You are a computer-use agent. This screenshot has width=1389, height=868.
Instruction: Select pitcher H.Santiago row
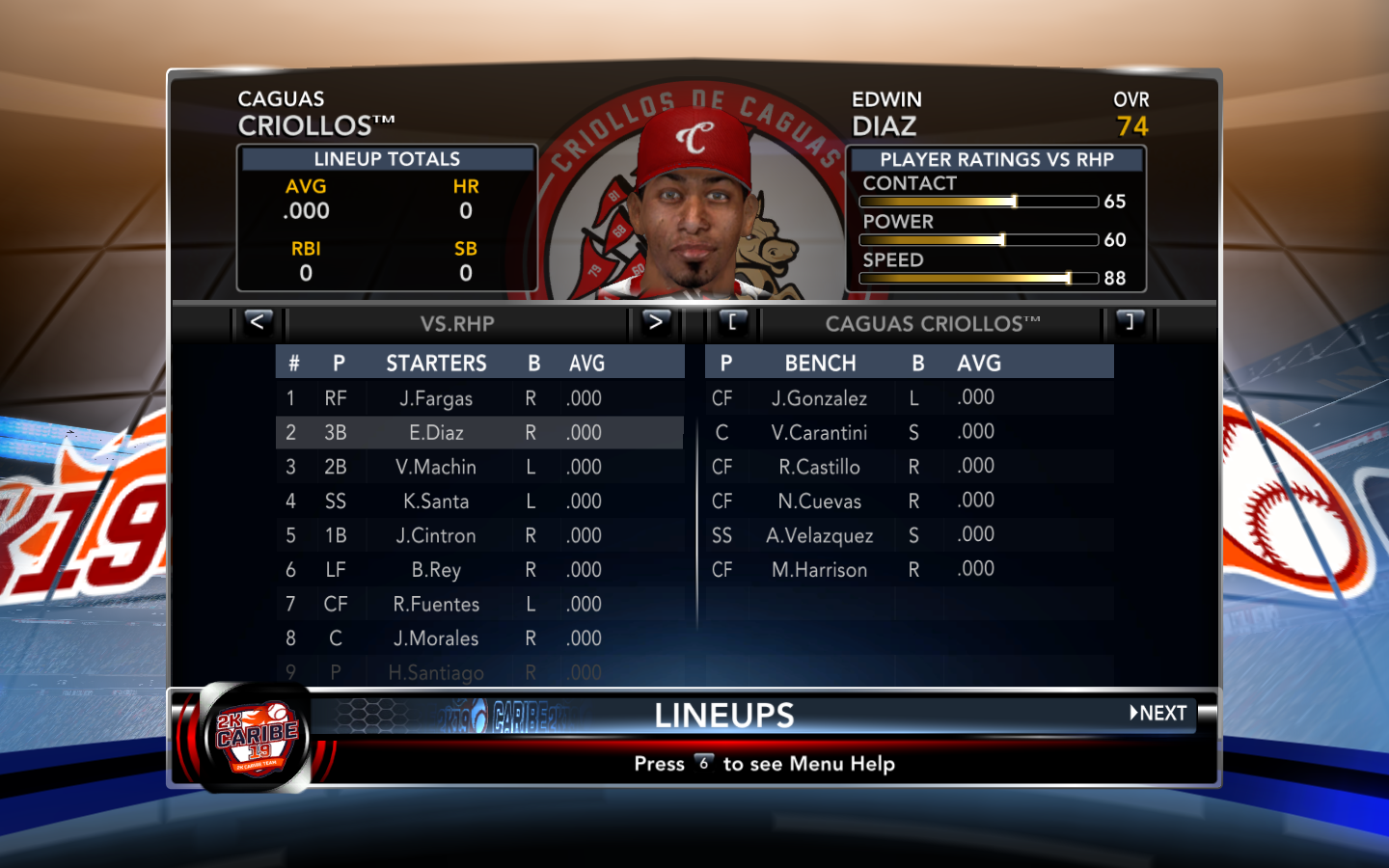436,672
